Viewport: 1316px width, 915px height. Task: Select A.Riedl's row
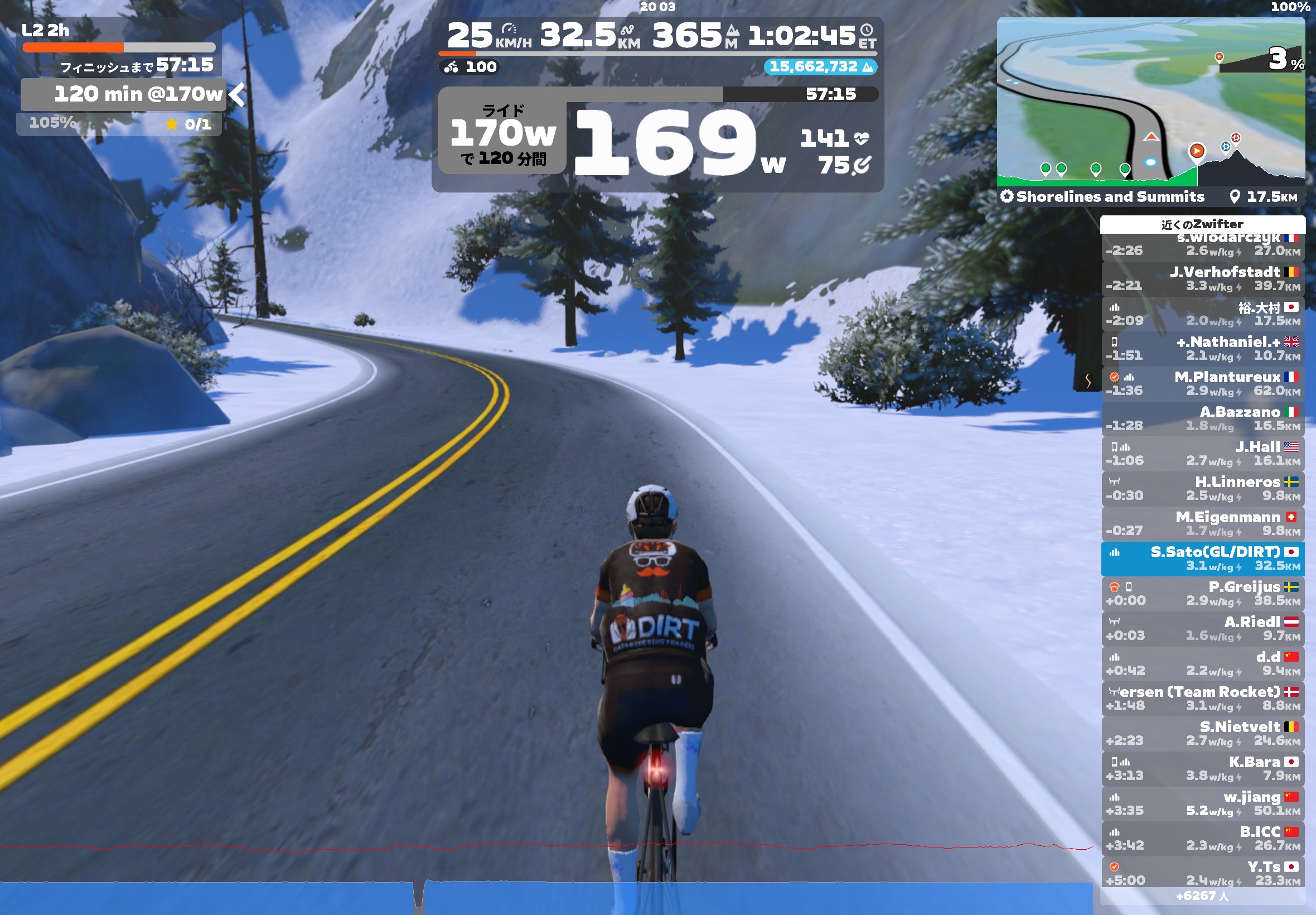click(1202, 628)
